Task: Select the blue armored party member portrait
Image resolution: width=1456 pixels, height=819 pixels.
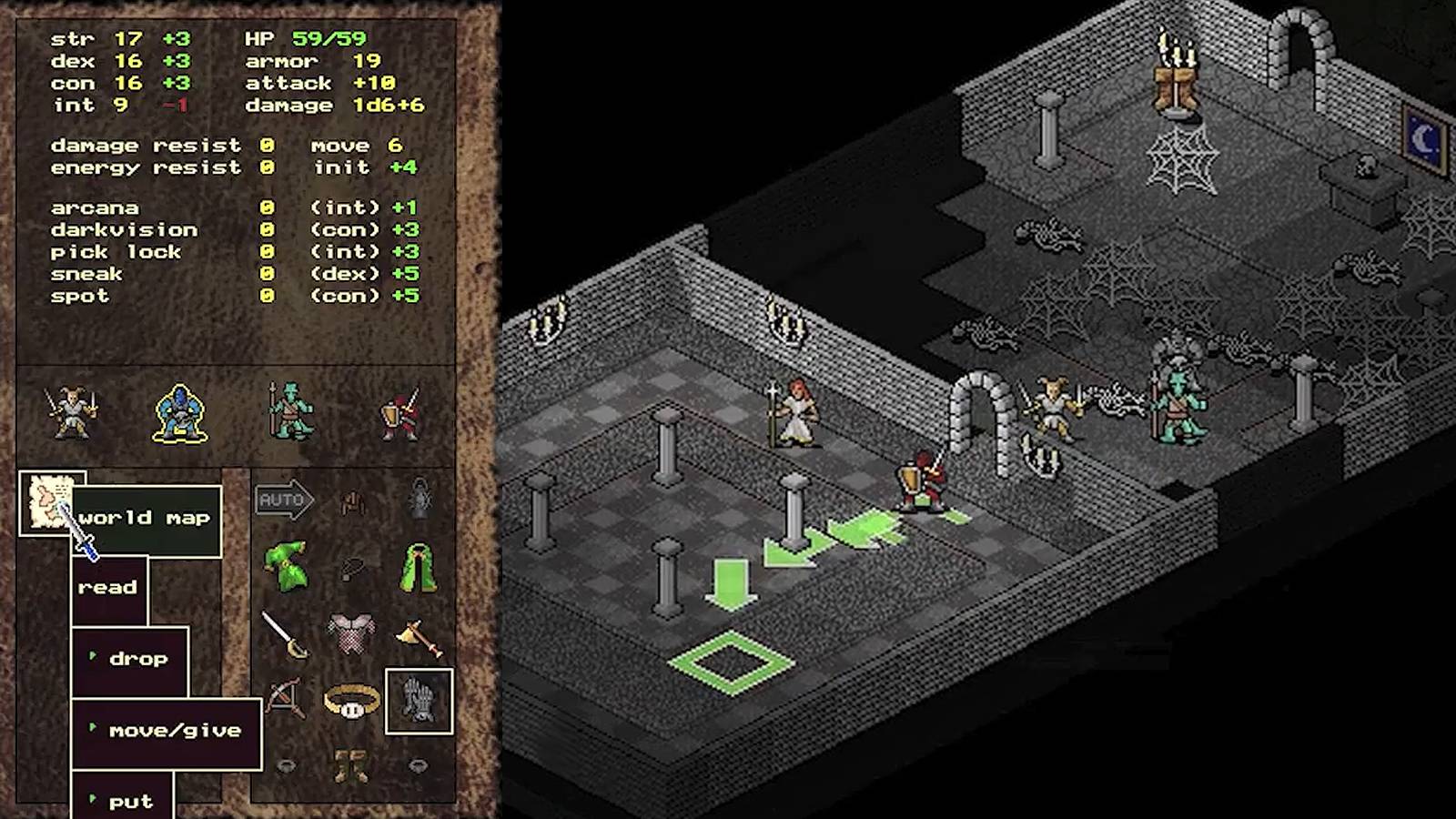Action: pos(180,414)
